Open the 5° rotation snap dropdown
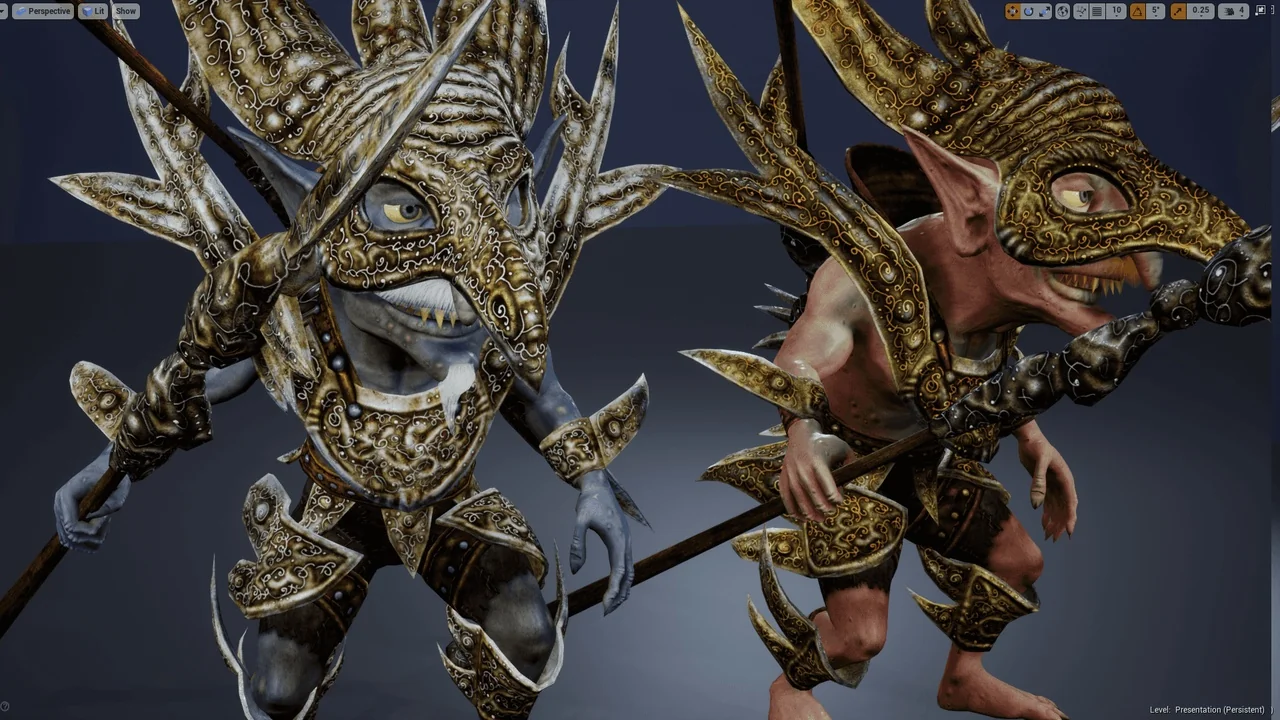This screenshot has height=720, width=1280. [x=1156, y=11]
